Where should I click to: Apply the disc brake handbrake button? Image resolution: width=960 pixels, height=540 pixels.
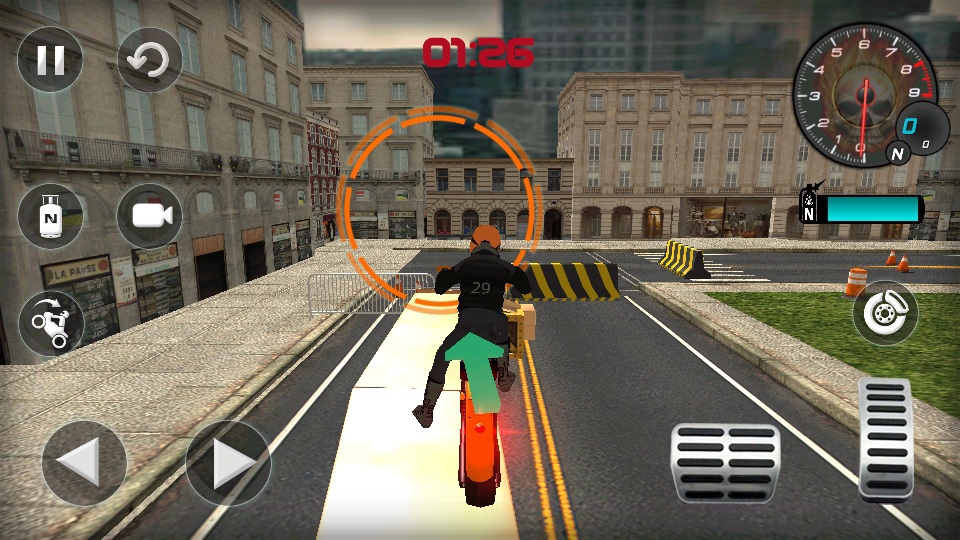click(x=885, y=313)
